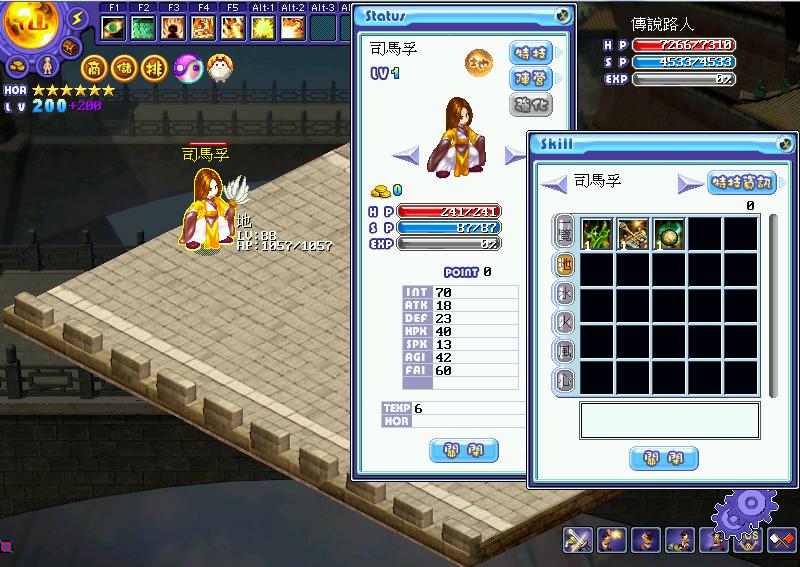Show next character in Skill window
The width and height of the screenshot is (800, 567).
tap(690, 183)
